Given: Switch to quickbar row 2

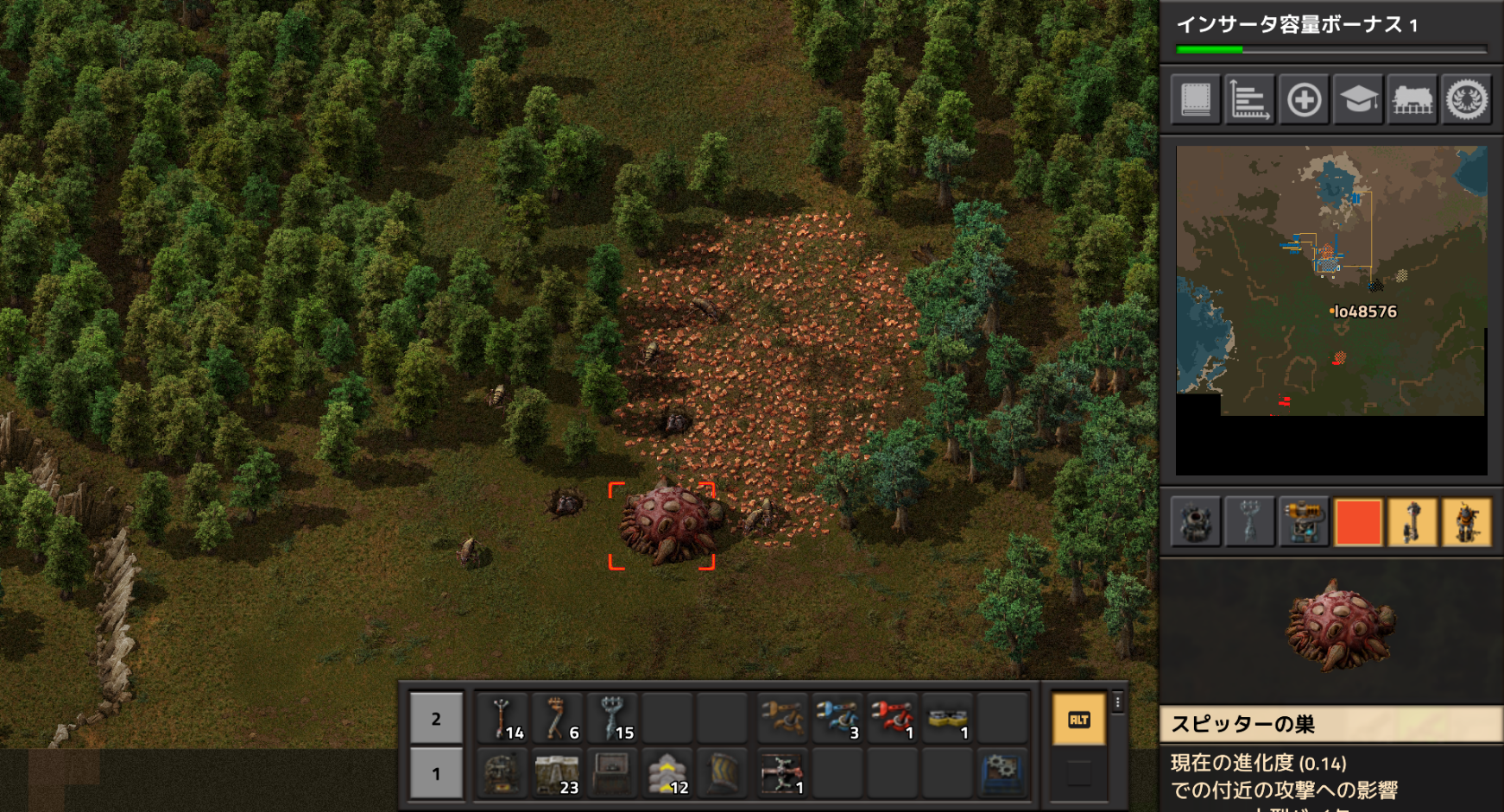Looking at the screenshot, I should [x=436, y=719].
